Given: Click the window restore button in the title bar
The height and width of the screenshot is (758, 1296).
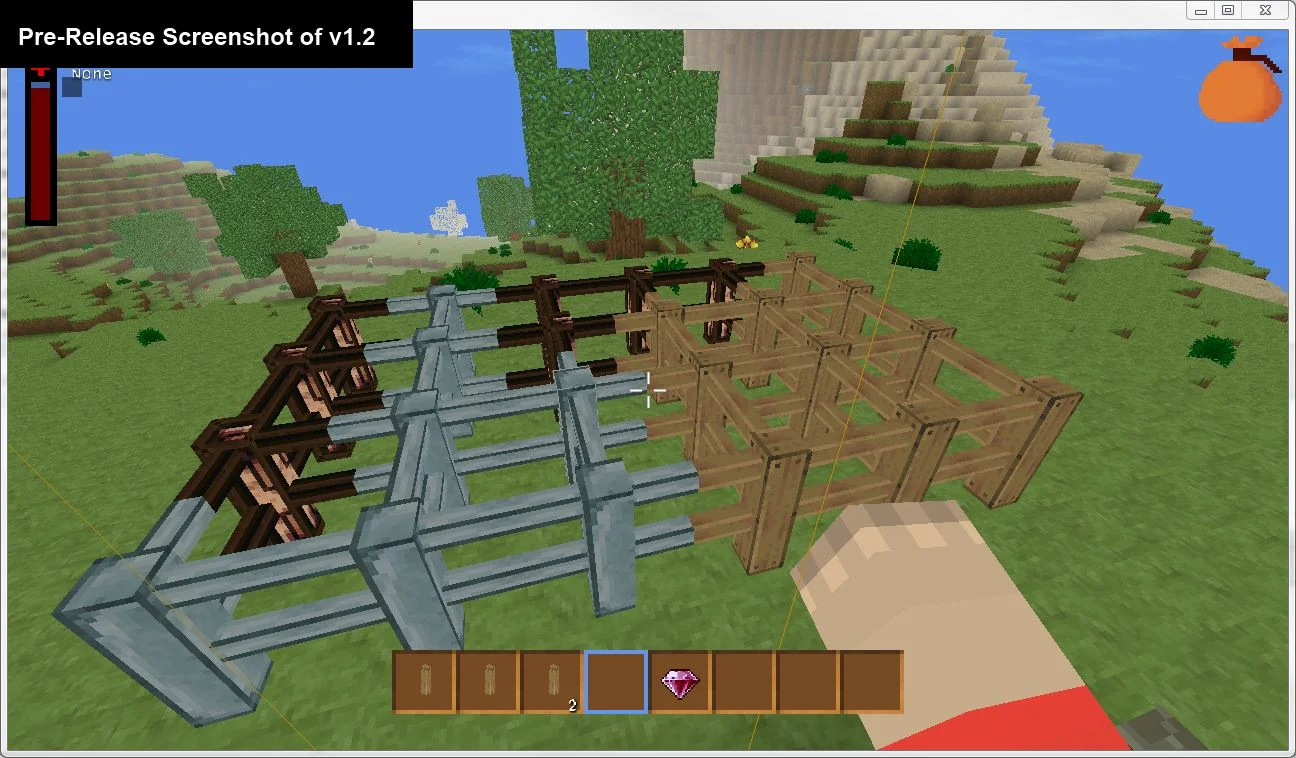Looking at the screenshot, I should click(1228, 10).
